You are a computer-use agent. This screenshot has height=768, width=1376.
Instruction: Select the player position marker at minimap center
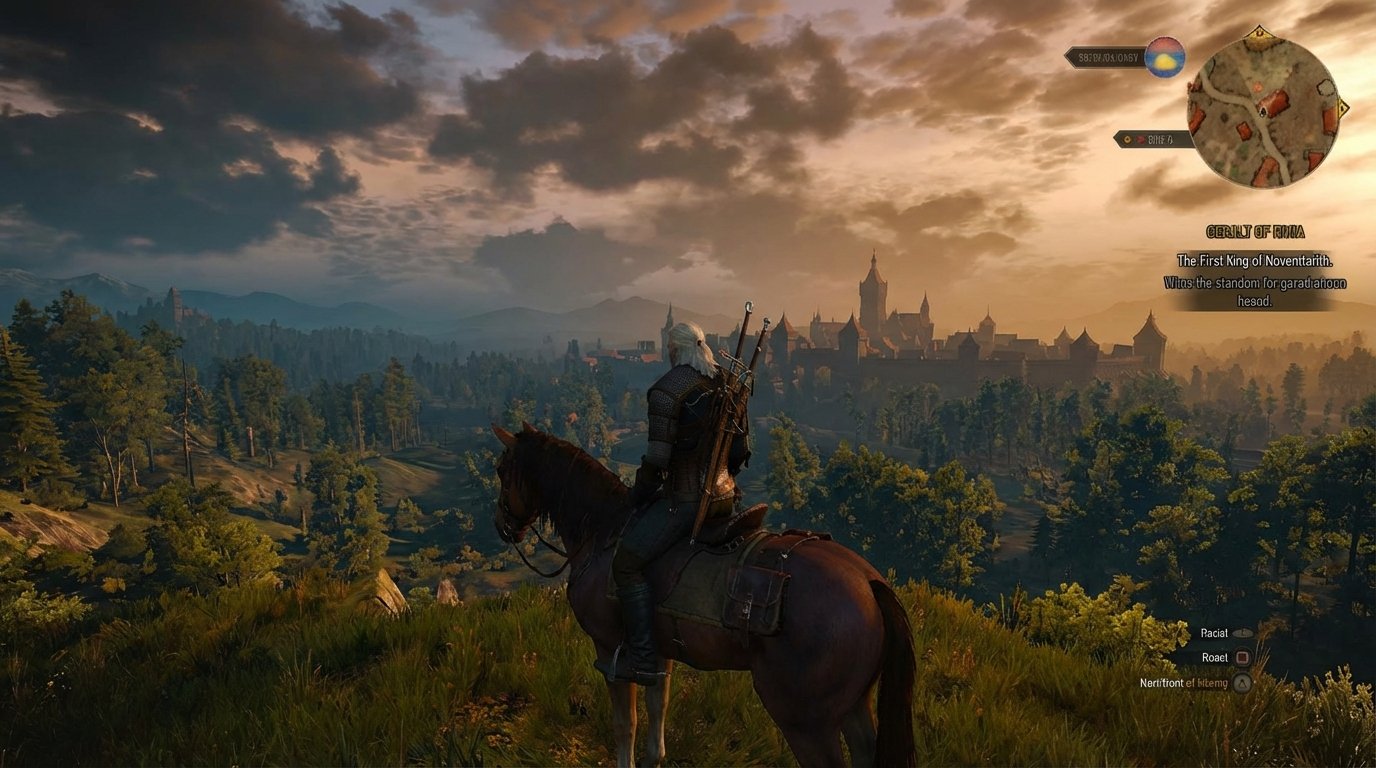coord(1262,113)
